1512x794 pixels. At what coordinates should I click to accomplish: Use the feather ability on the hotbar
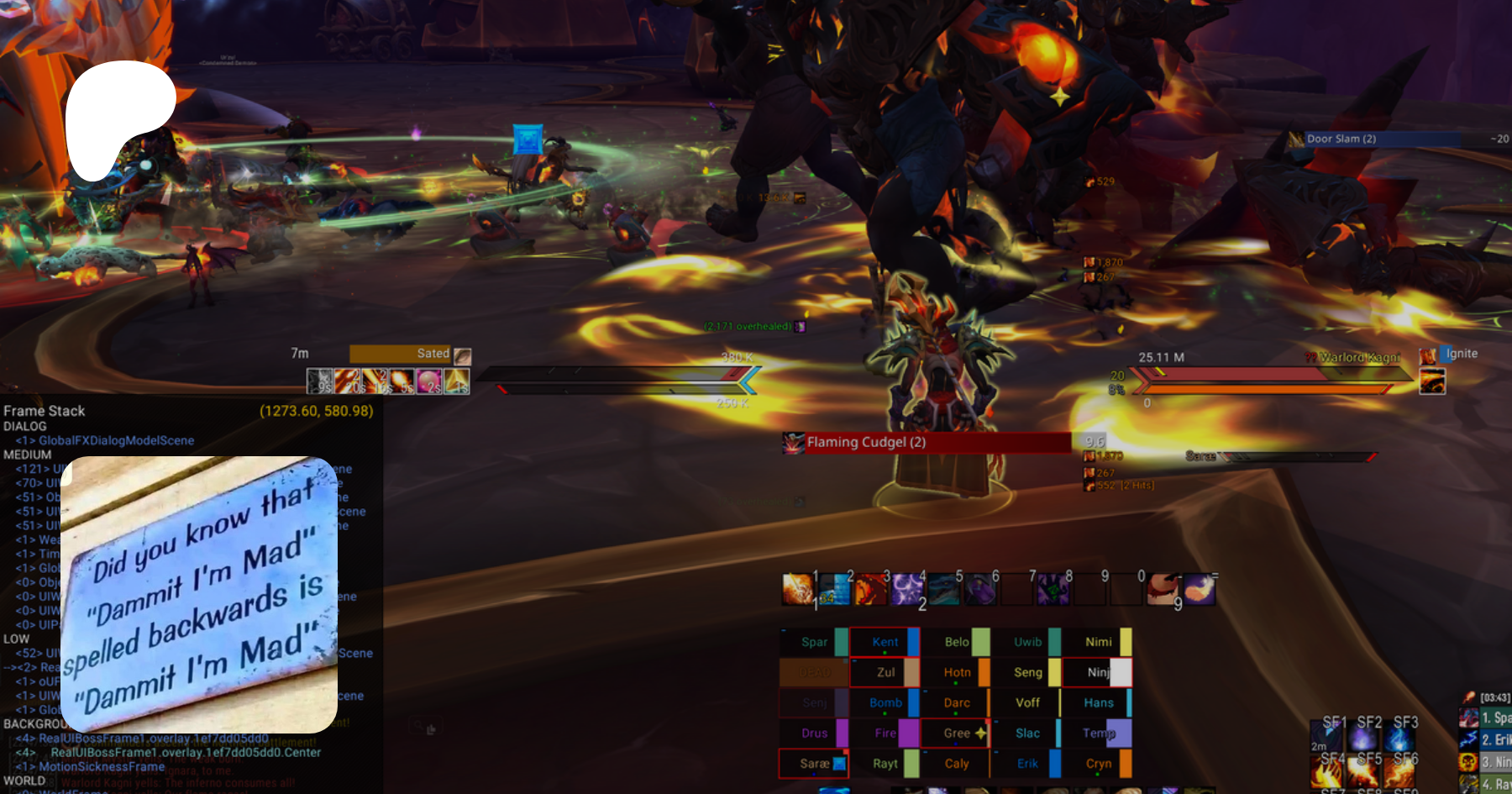[1199, 589]
